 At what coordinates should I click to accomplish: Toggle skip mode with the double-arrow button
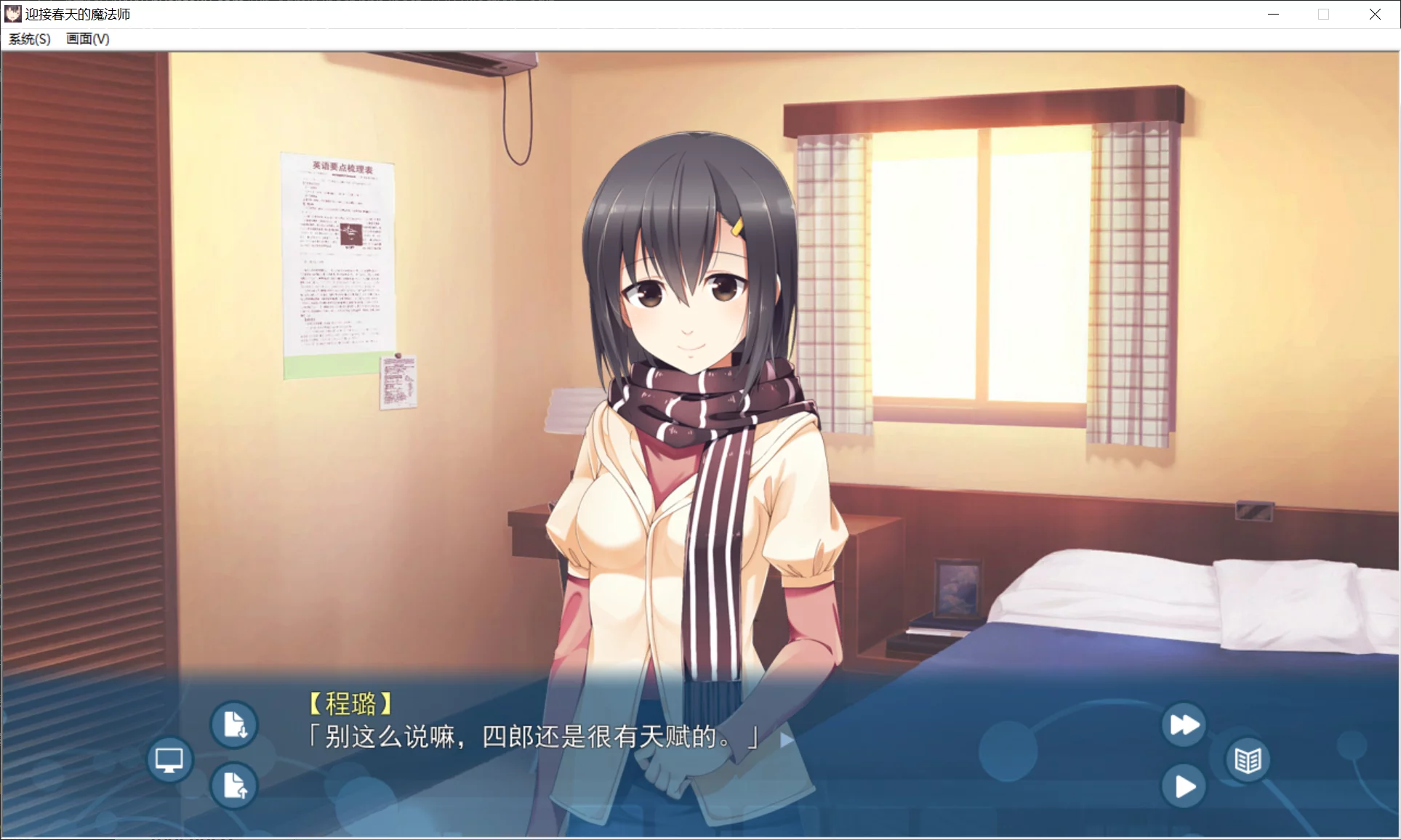[1184, 724]
